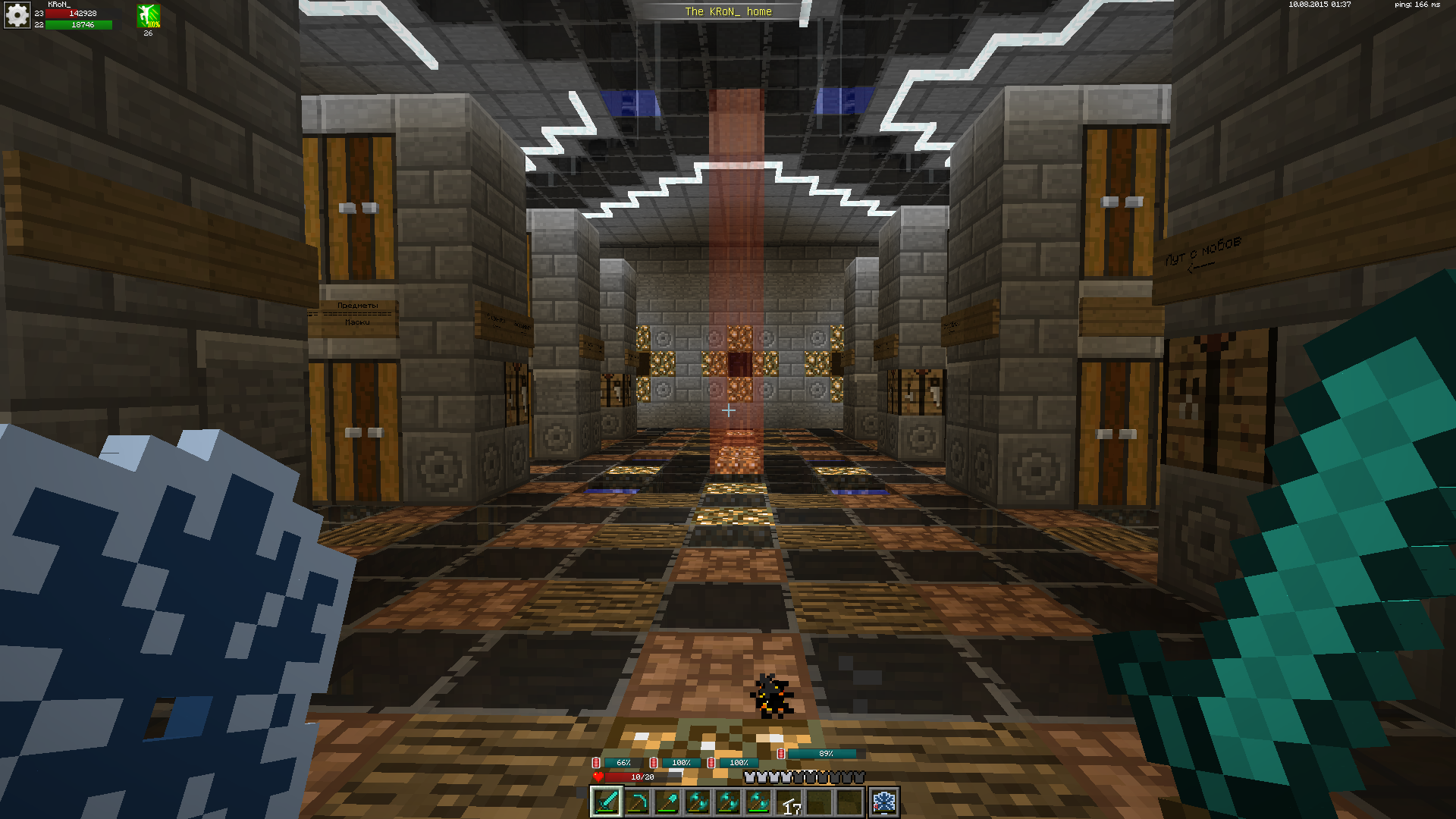Viewport: 1456px width, 819px height.
Task: Click the blue snowflake item slot
Action: (884, 802)
